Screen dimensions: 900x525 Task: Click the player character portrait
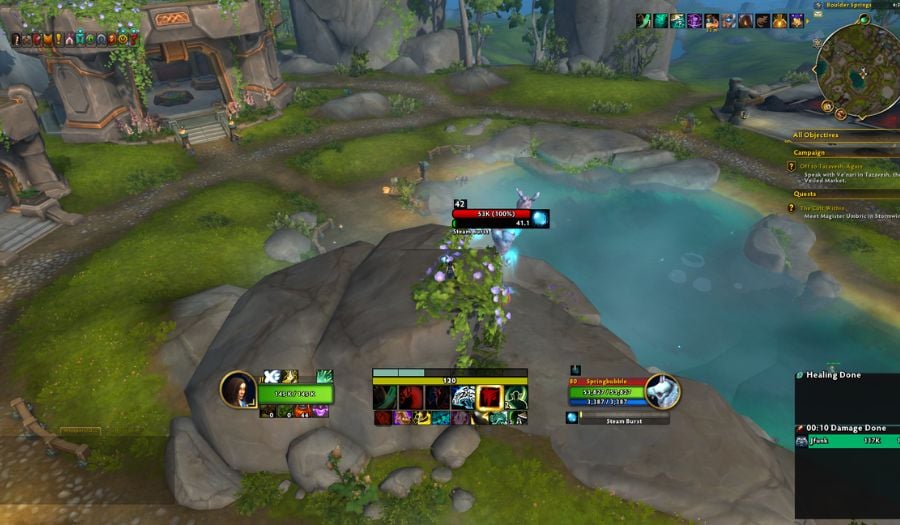239,389
